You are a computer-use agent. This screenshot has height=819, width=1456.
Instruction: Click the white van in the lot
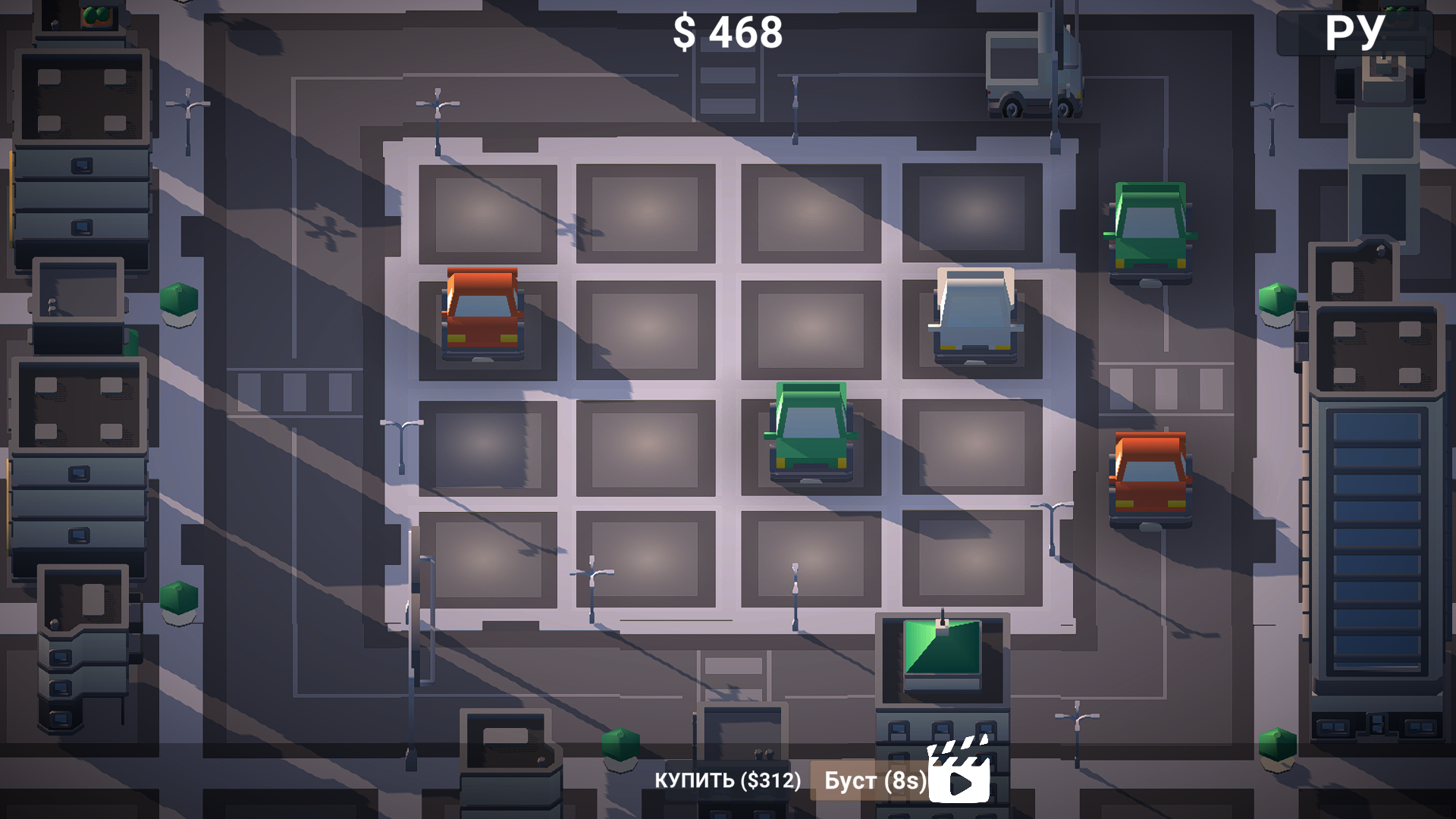point(974,315)
